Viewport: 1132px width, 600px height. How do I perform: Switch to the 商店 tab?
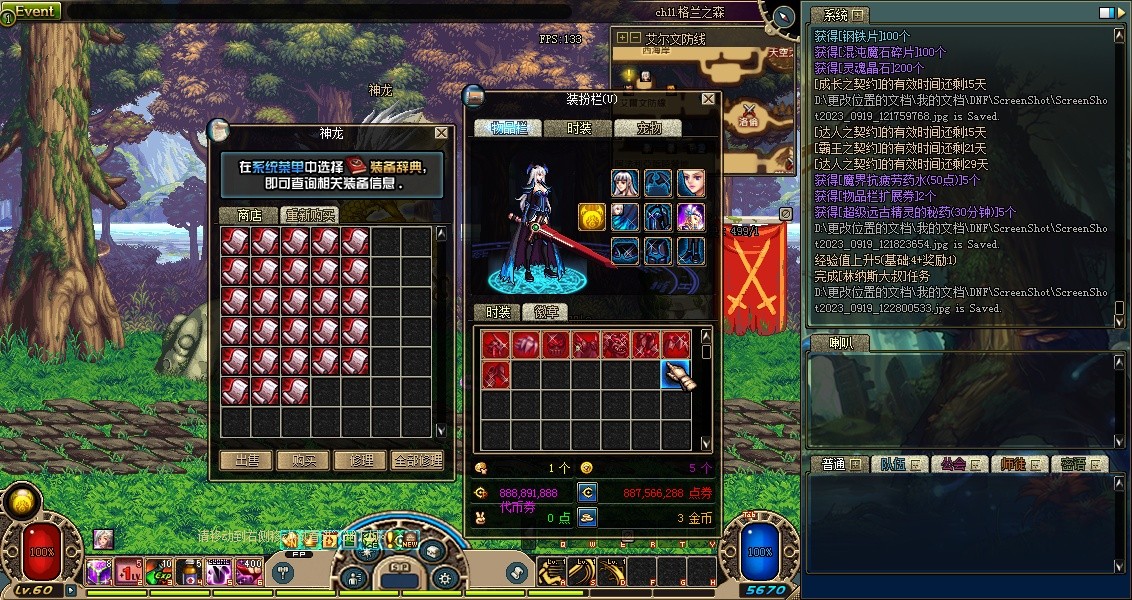[x=248, y=215]
